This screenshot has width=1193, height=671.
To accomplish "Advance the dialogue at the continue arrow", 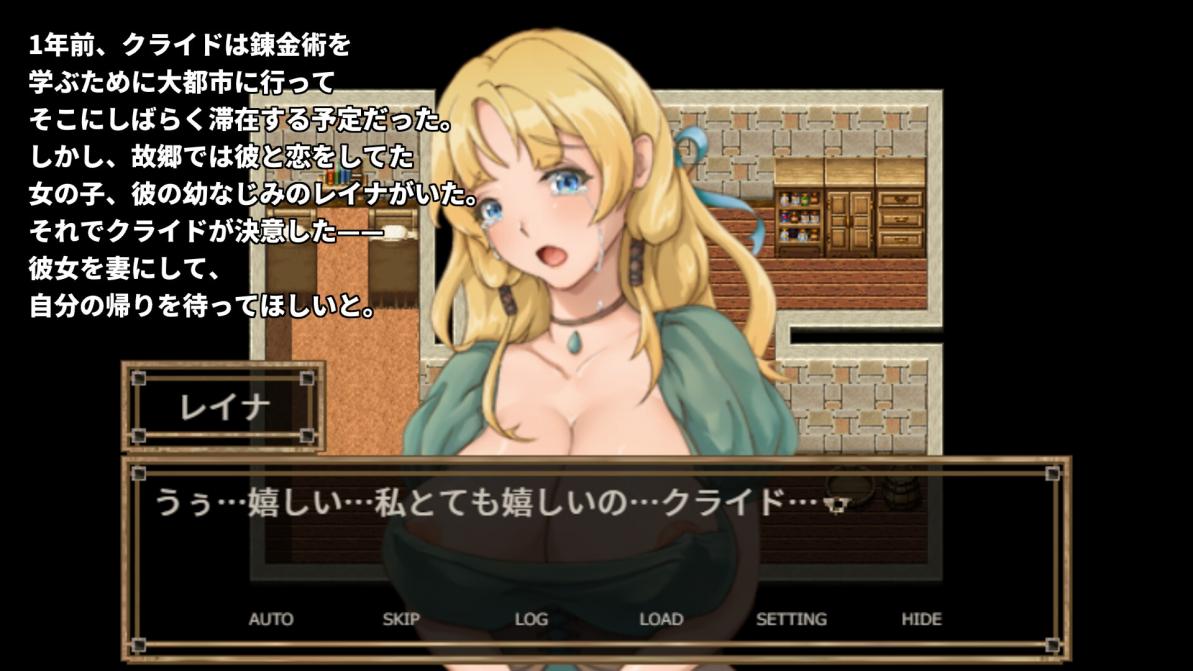I will point(838,505).
